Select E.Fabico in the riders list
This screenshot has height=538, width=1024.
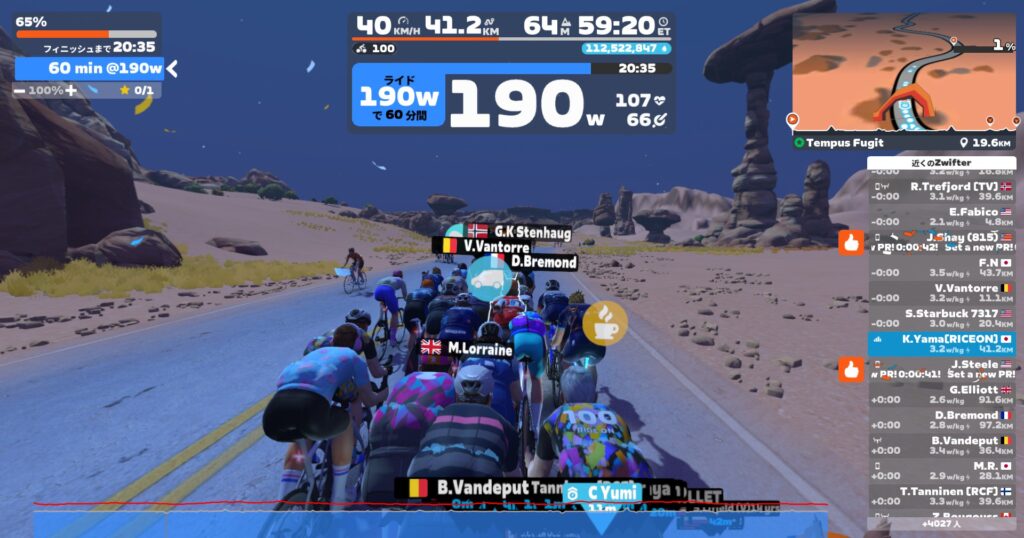(x=940, y=216)
